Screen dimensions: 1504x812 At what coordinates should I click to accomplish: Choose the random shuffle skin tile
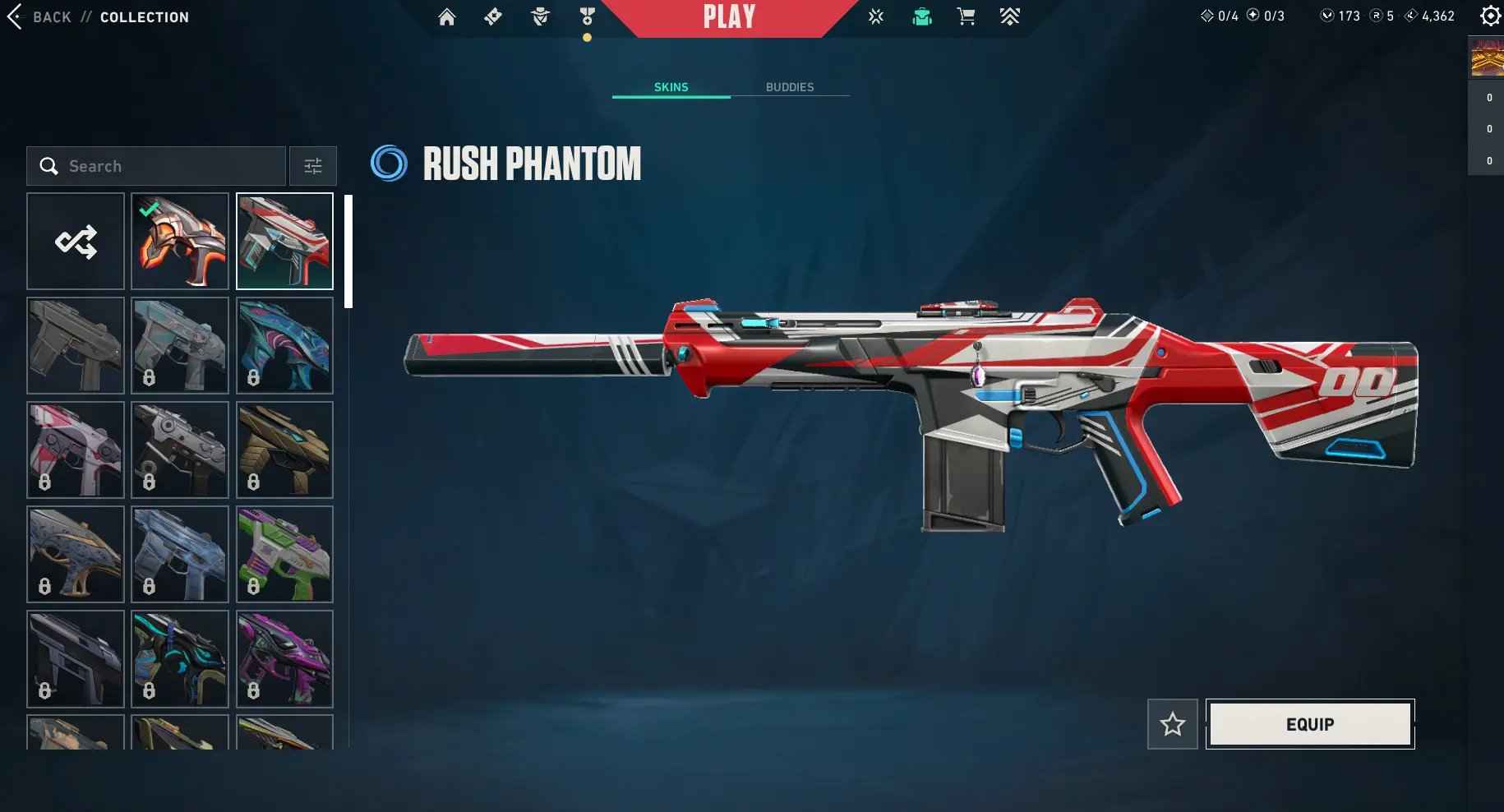pyautogui.click(x=76, y=242)
